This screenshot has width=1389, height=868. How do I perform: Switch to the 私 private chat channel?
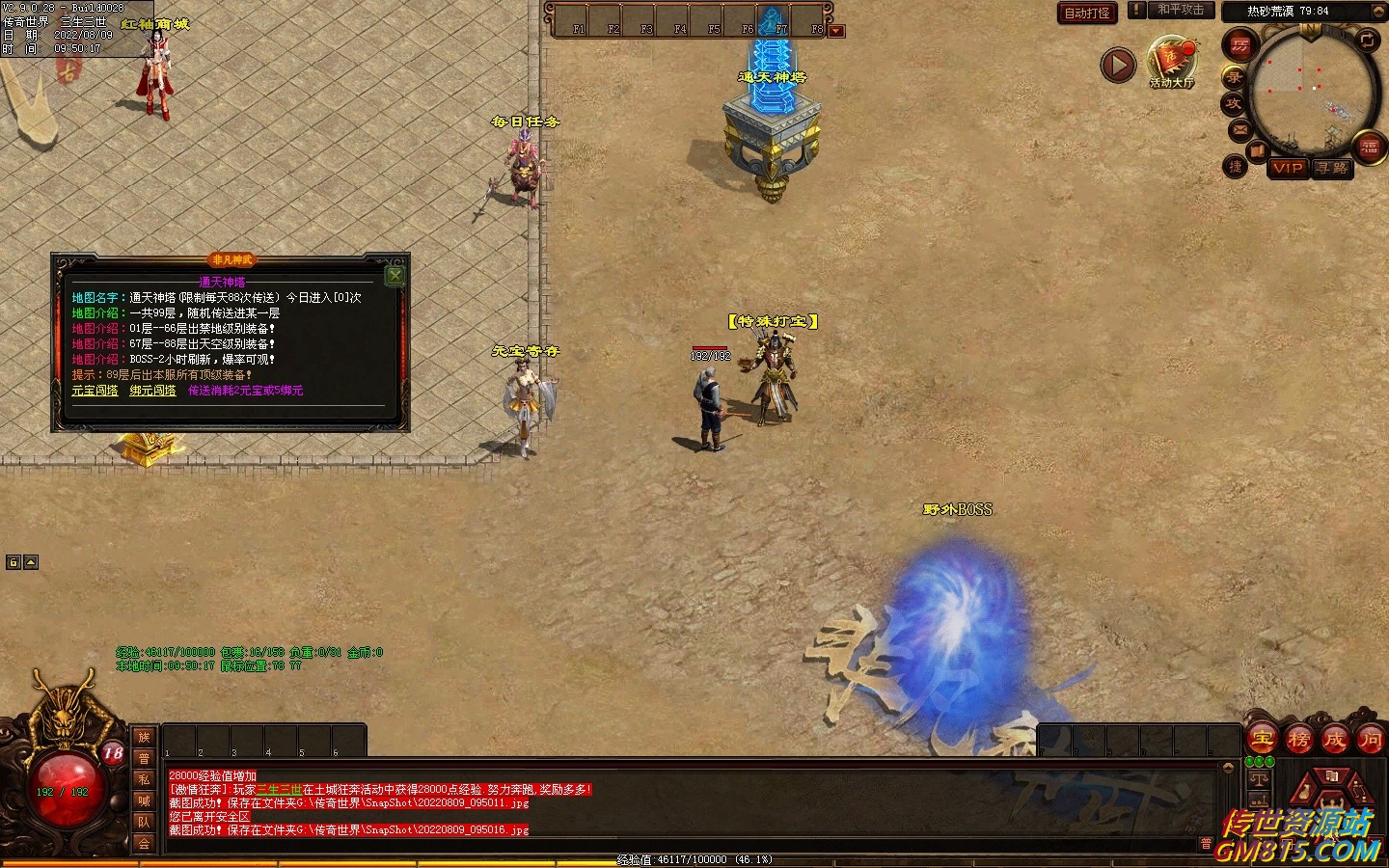144,779
